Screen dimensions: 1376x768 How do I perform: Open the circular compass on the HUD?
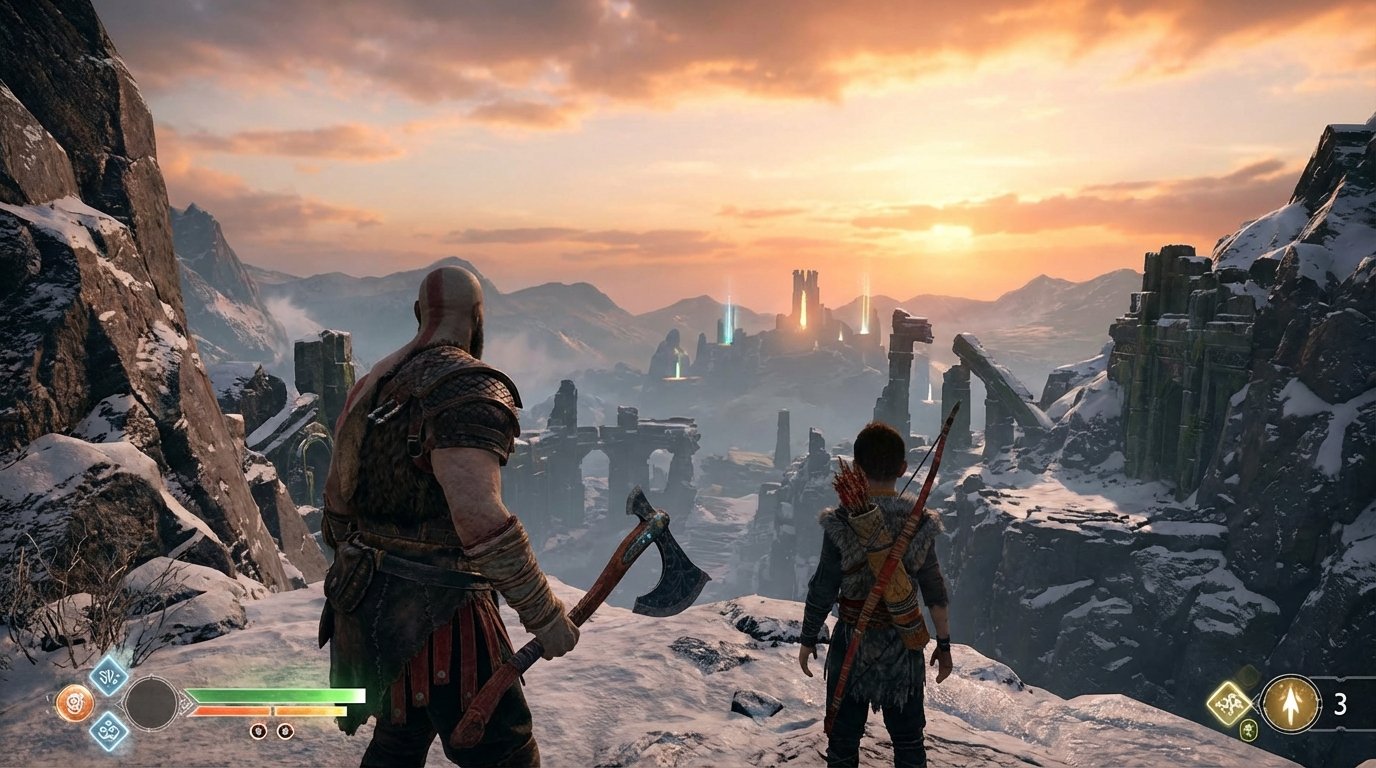(152, 703)
